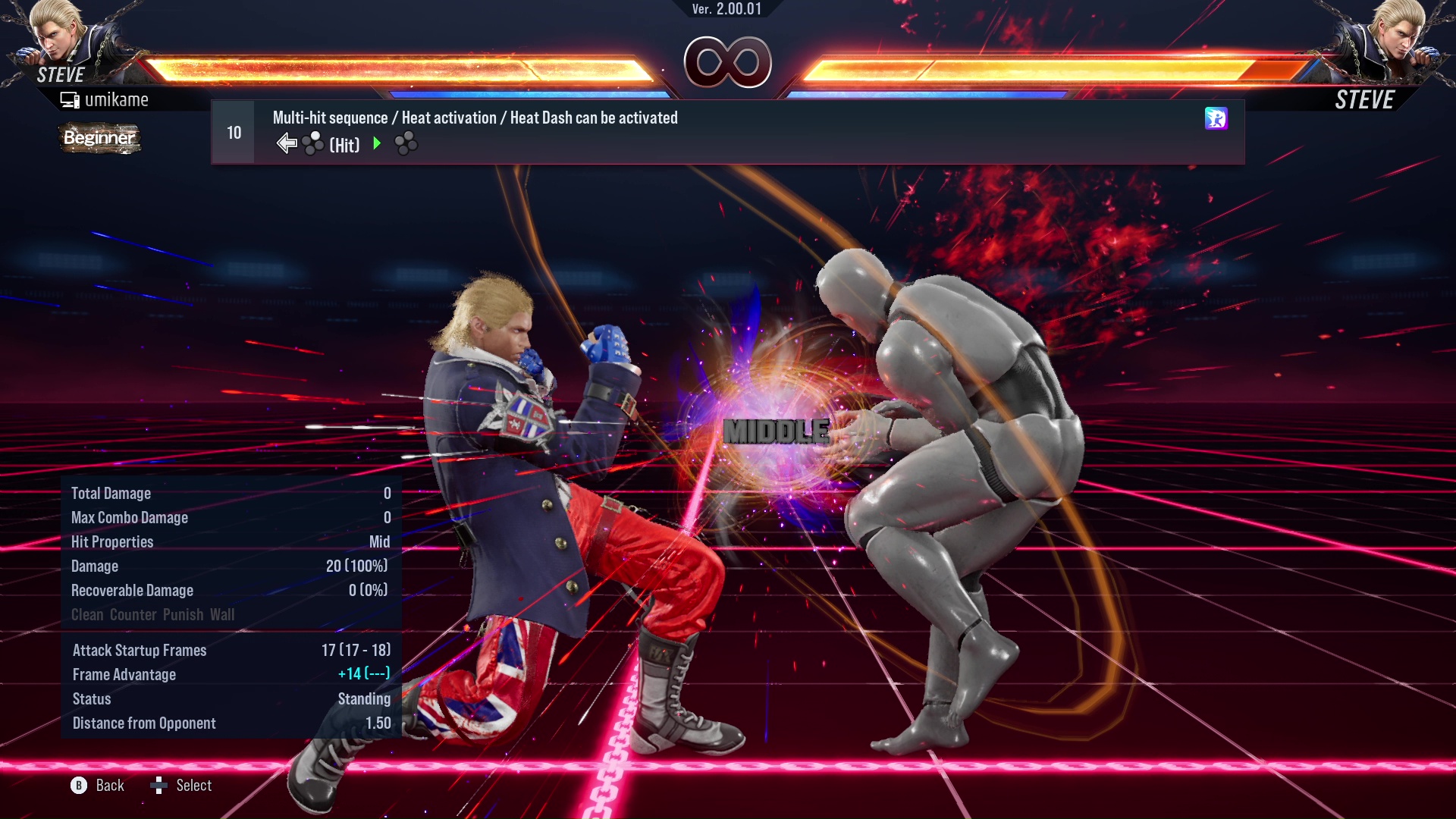This screenshot has width=1456, height=819.
Task: Click the monitor icon beside umikame
Action: coord(71,99)
